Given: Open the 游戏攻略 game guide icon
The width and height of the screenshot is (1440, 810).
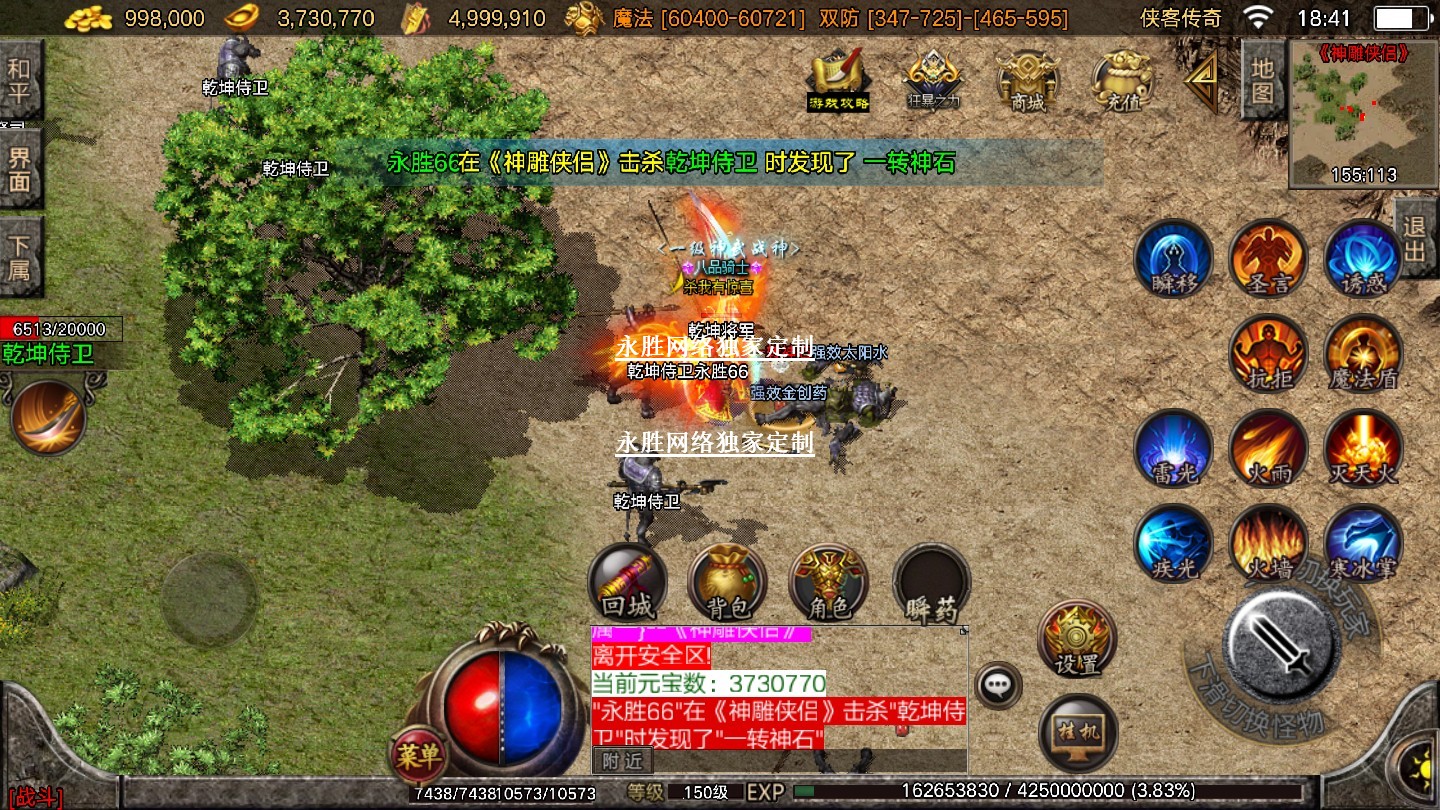Looking at the screenshot, I should point(838,78).
